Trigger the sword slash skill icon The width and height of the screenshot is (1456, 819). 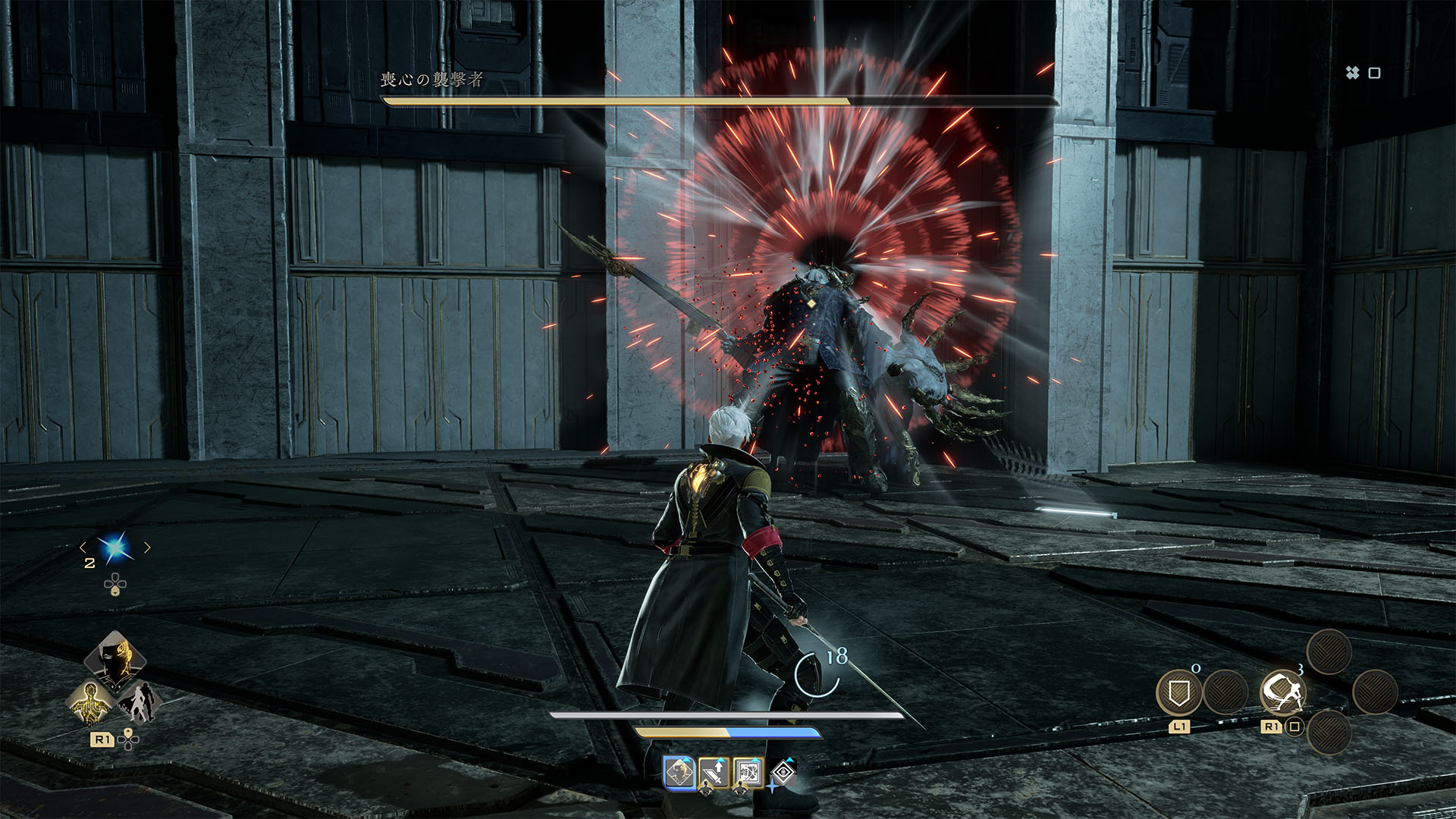click(1282, 692)
